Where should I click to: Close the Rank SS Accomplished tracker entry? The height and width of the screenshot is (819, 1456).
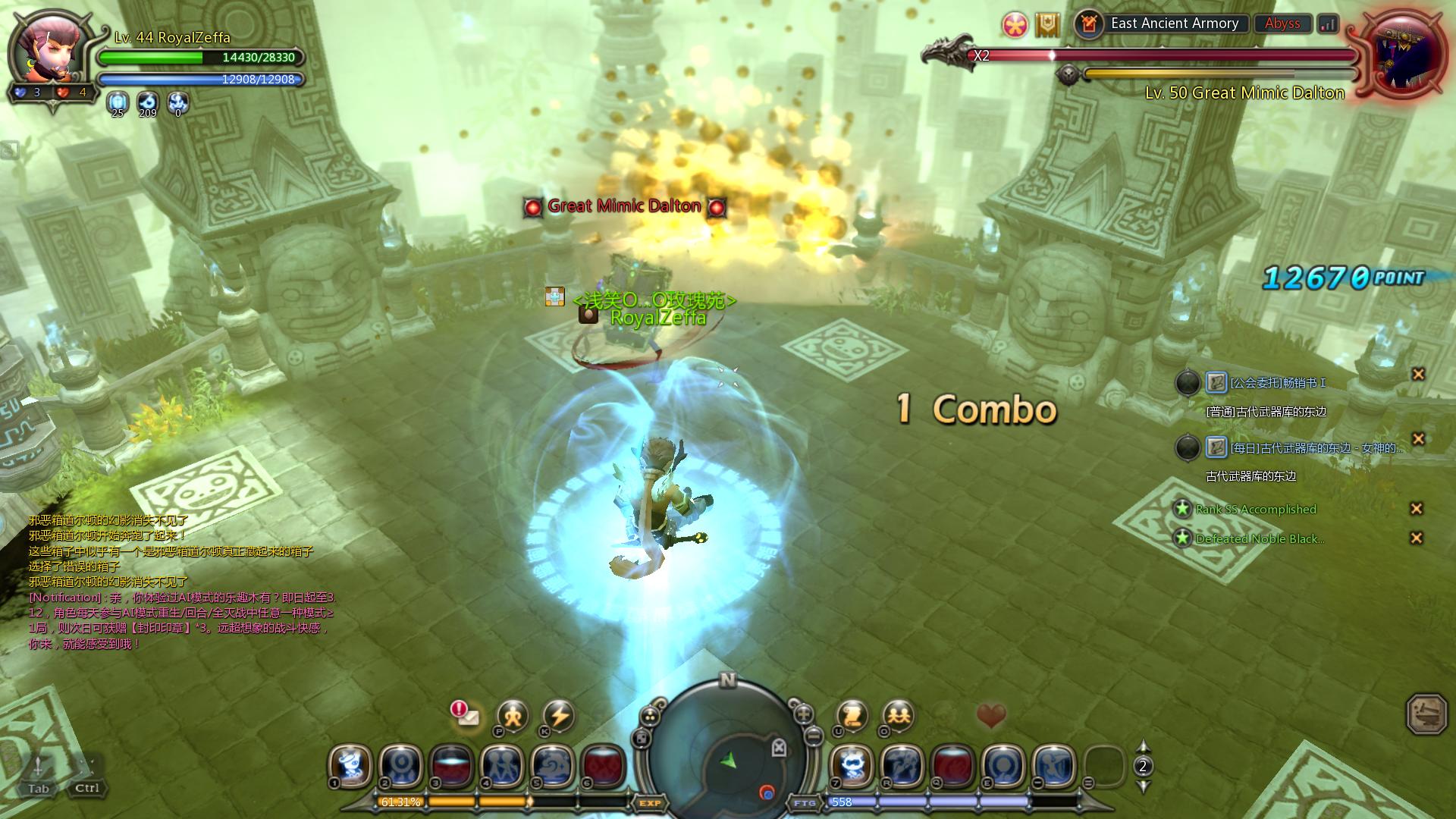1416,509
